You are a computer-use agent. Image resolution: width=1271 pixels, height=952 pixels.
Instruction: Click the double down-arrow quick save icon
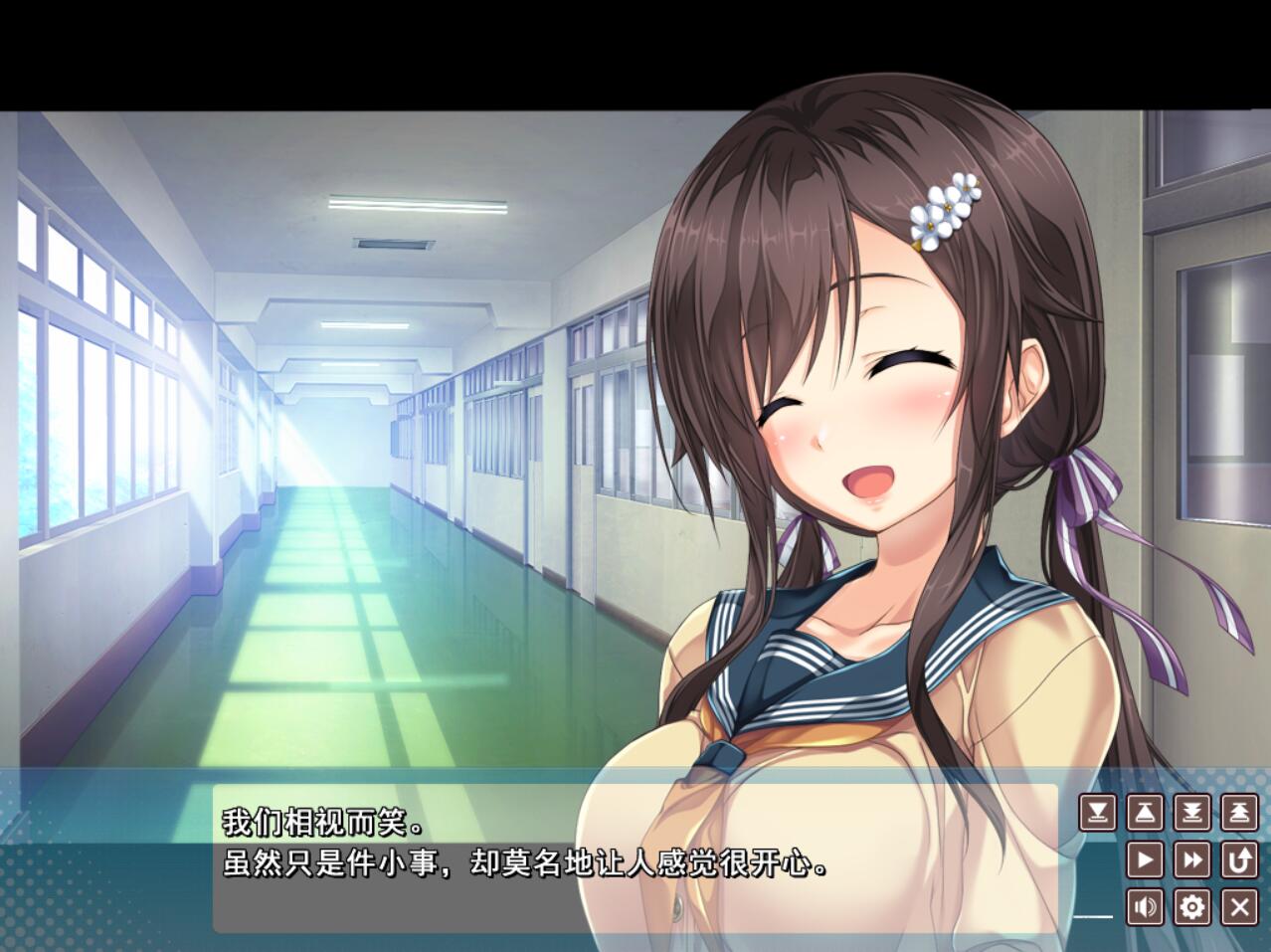pyautogui.click(x=1192, y=813)
